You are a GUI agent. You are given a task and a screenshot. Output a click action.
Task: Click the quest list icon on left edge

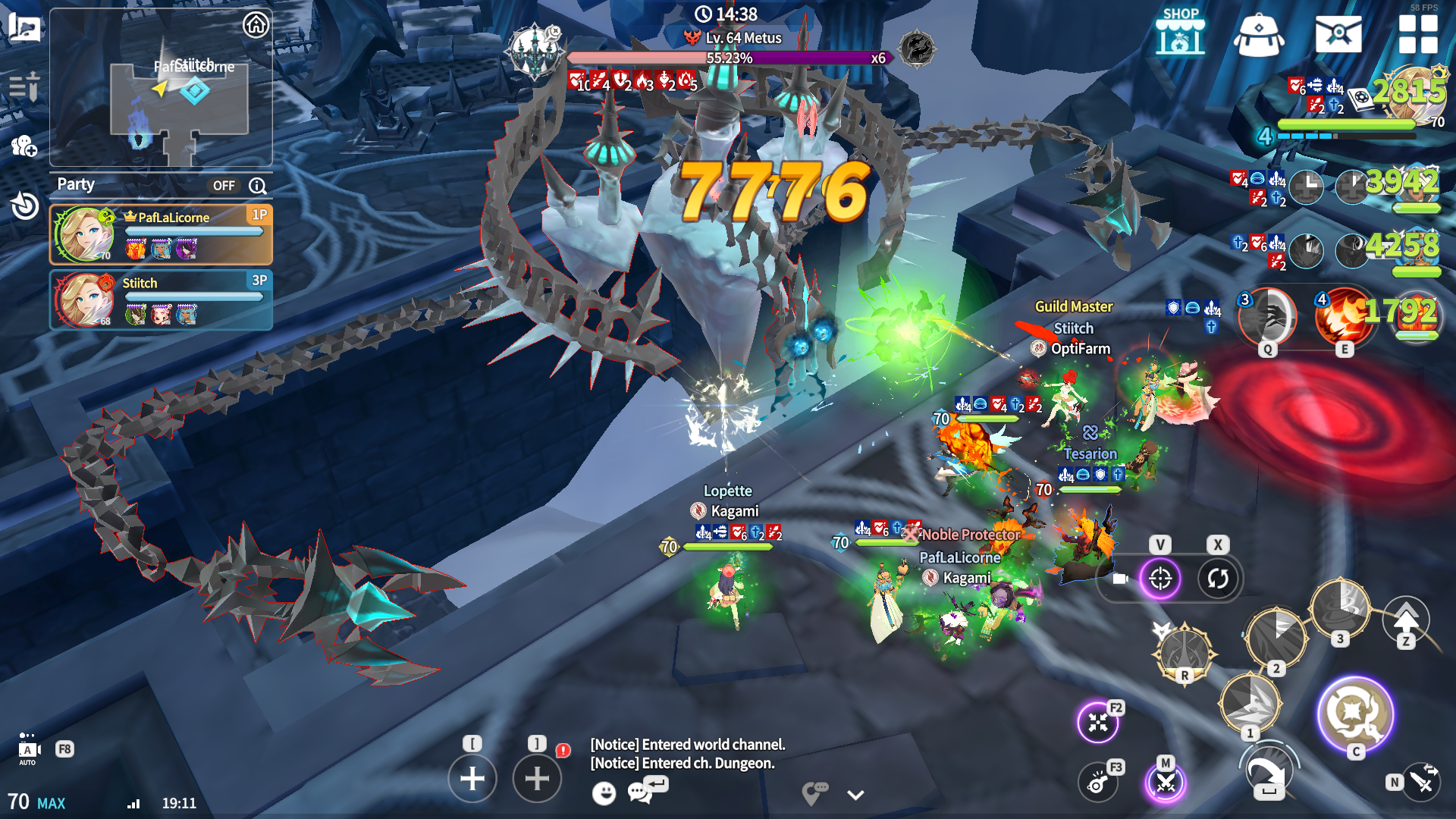[24, 87]
